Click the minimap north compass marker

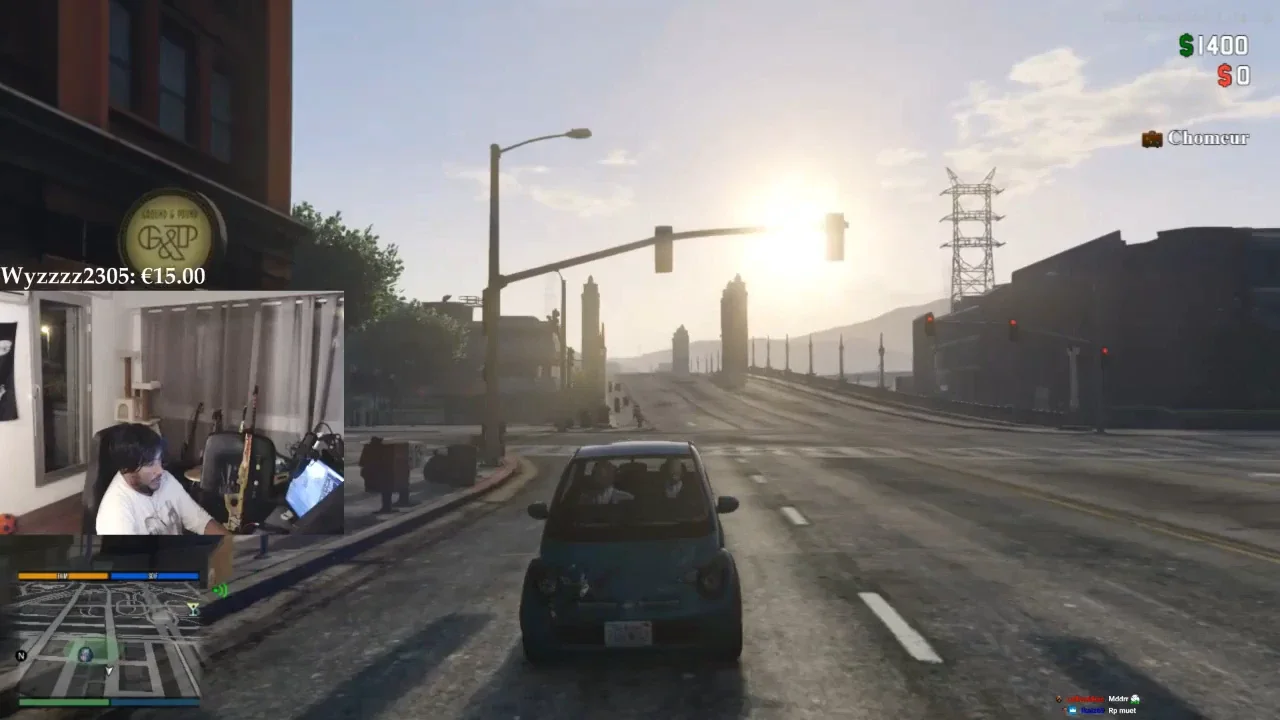pos(21,656)
